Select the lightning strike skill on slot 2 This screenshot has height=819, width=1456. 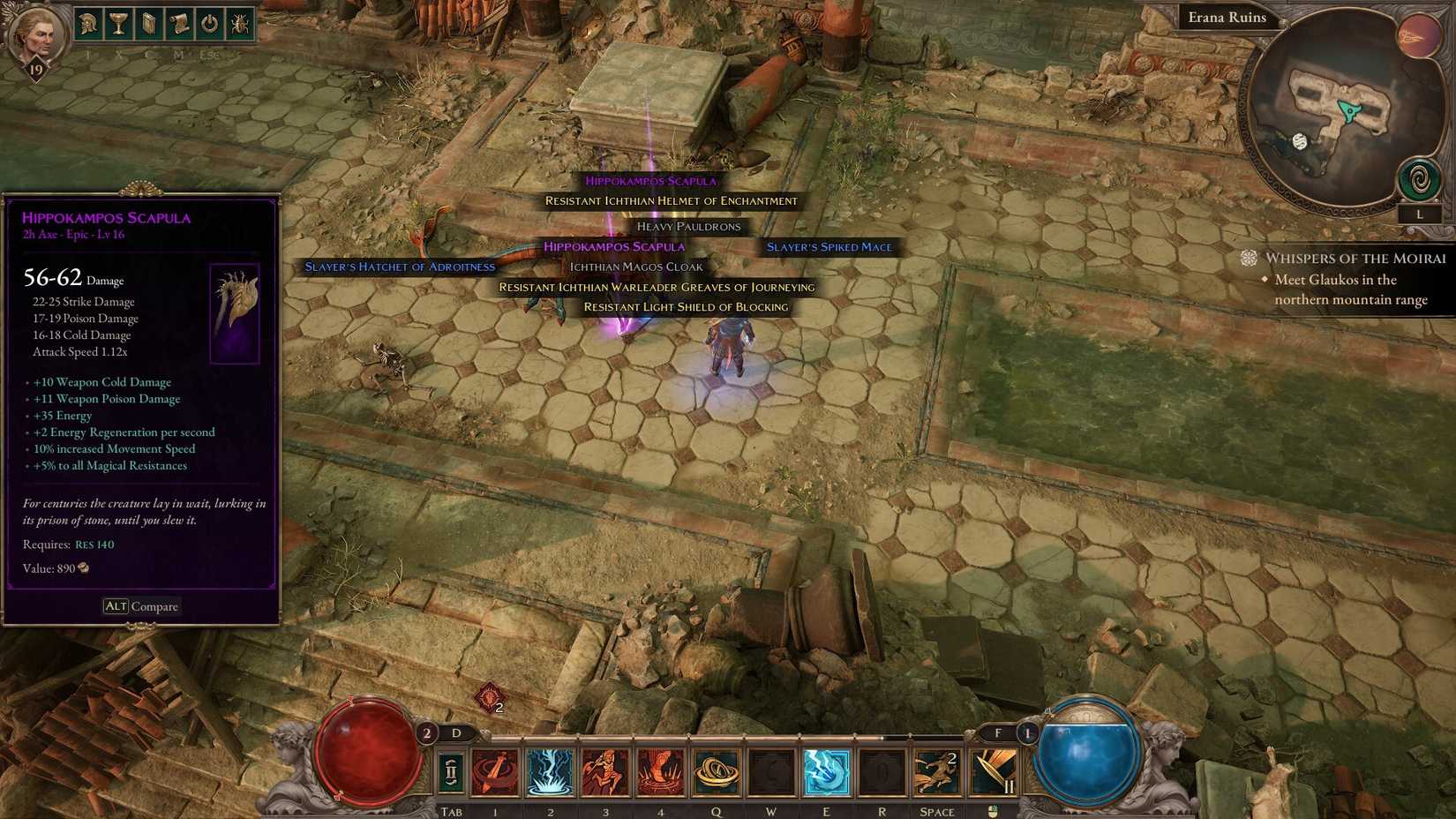click(551, 770)
